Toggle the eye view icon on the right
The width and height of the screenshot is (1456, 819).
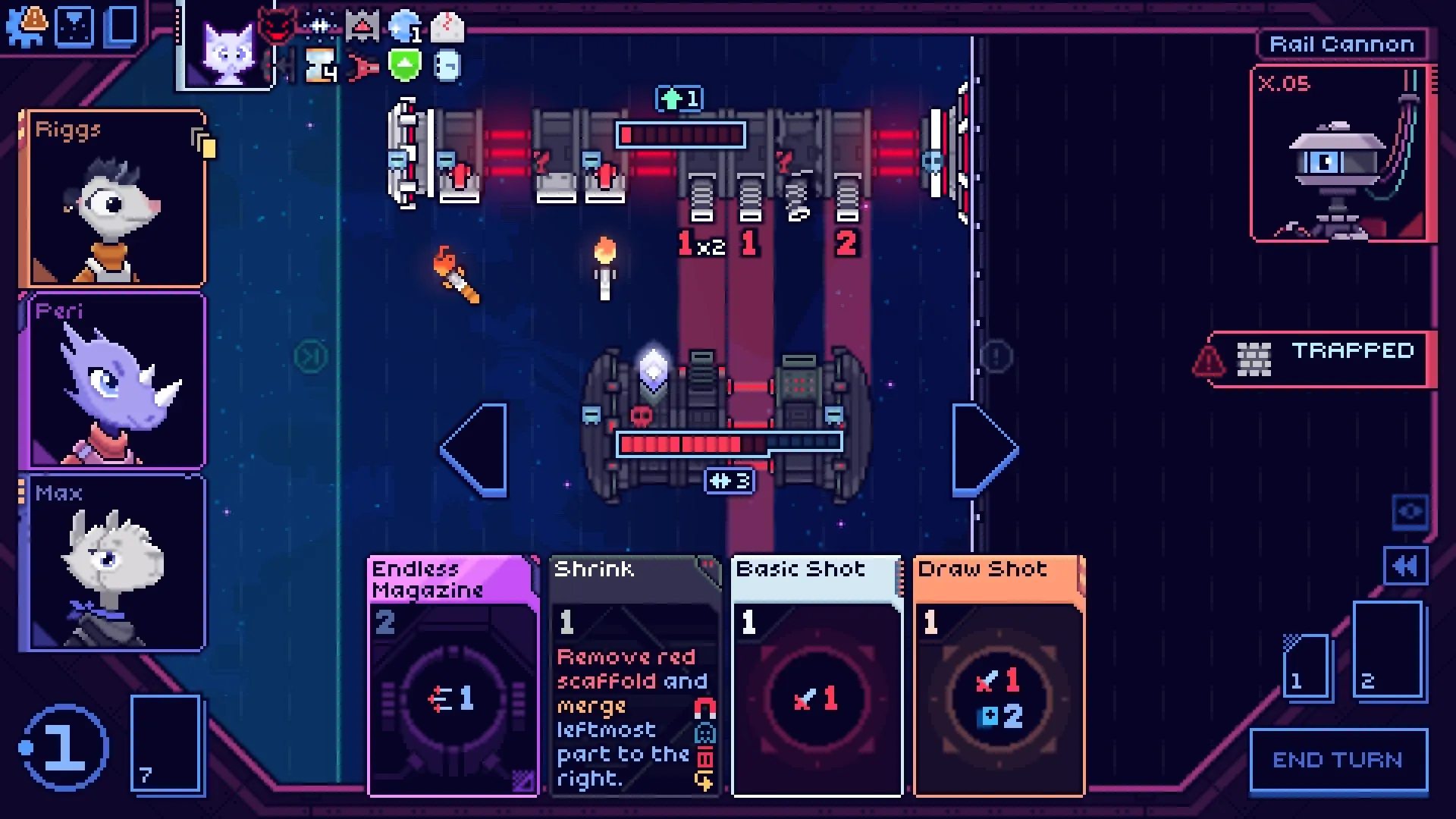[1411, 513]
